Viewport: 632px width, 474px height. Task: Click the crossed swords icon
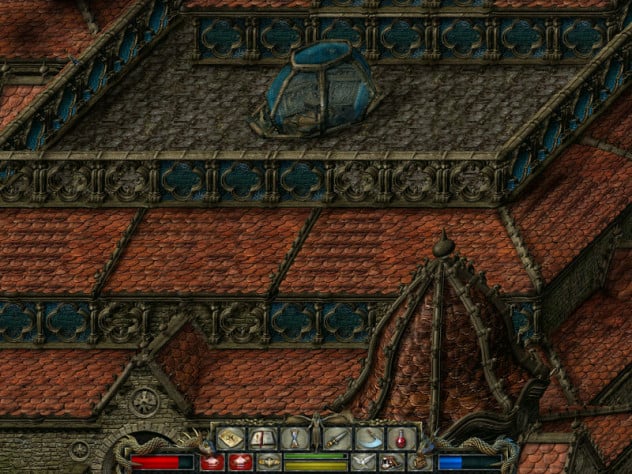point(362,461)
